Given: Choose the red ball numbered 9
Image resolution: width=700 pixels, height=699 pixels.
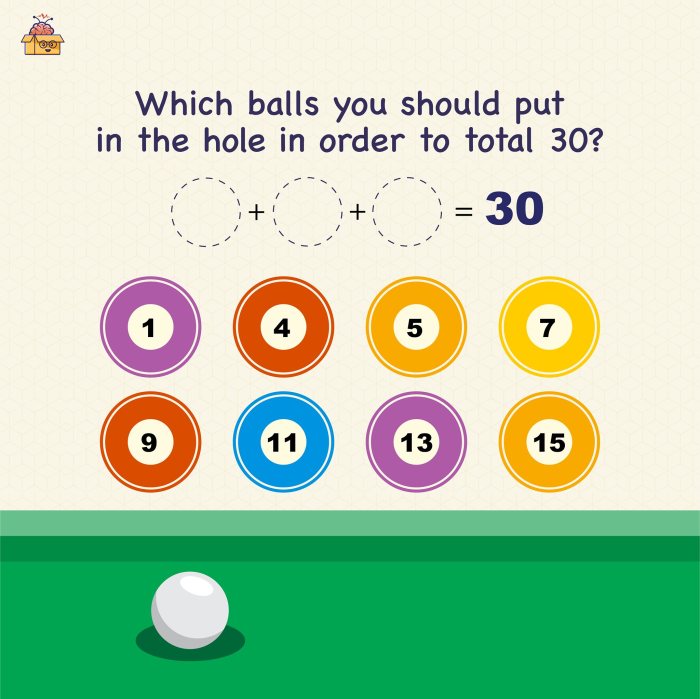Looking at the screenshot, I should pos(150,441).
